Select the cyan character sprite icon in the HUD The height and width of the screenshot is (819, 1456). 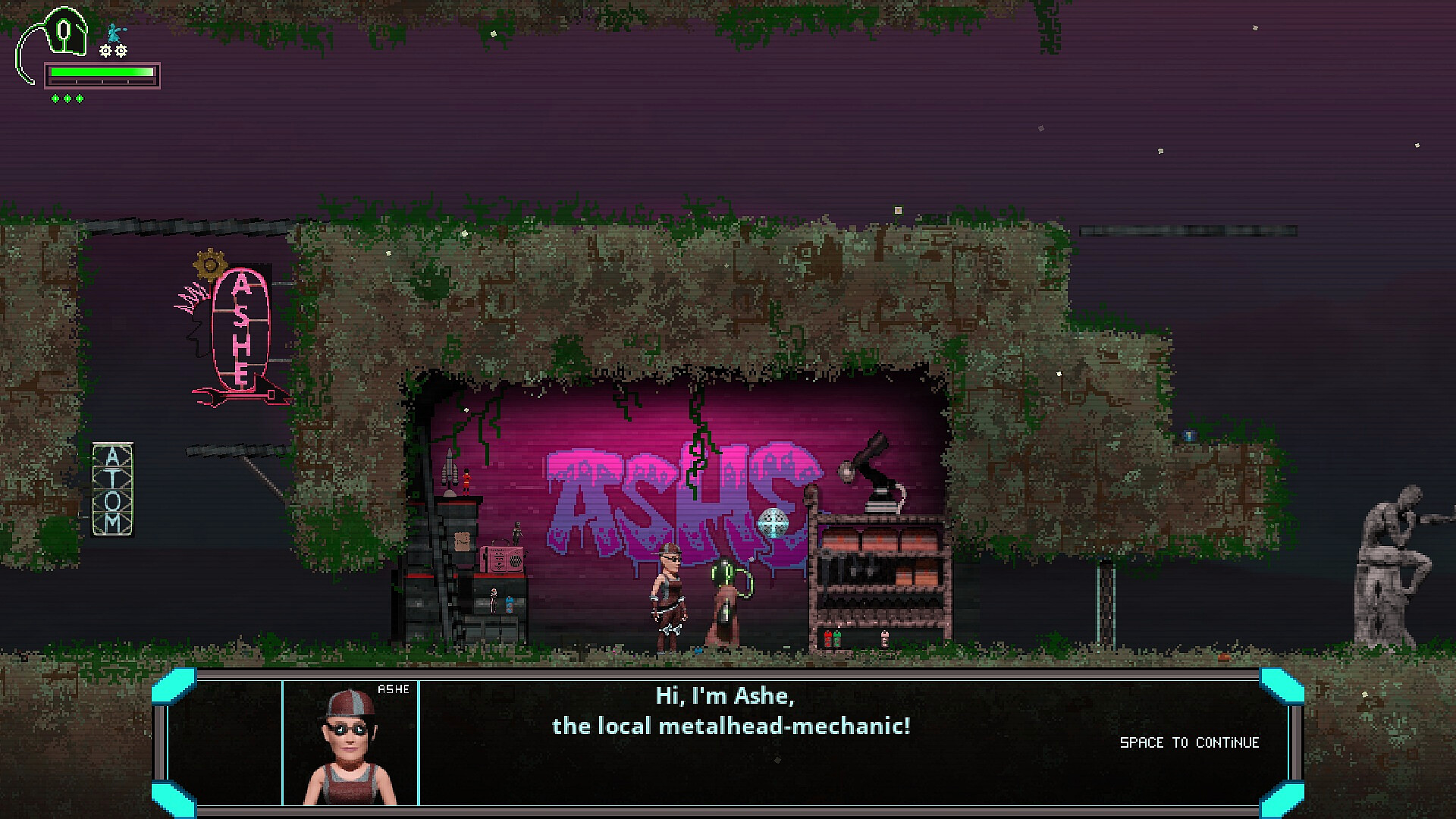(113, 33)
